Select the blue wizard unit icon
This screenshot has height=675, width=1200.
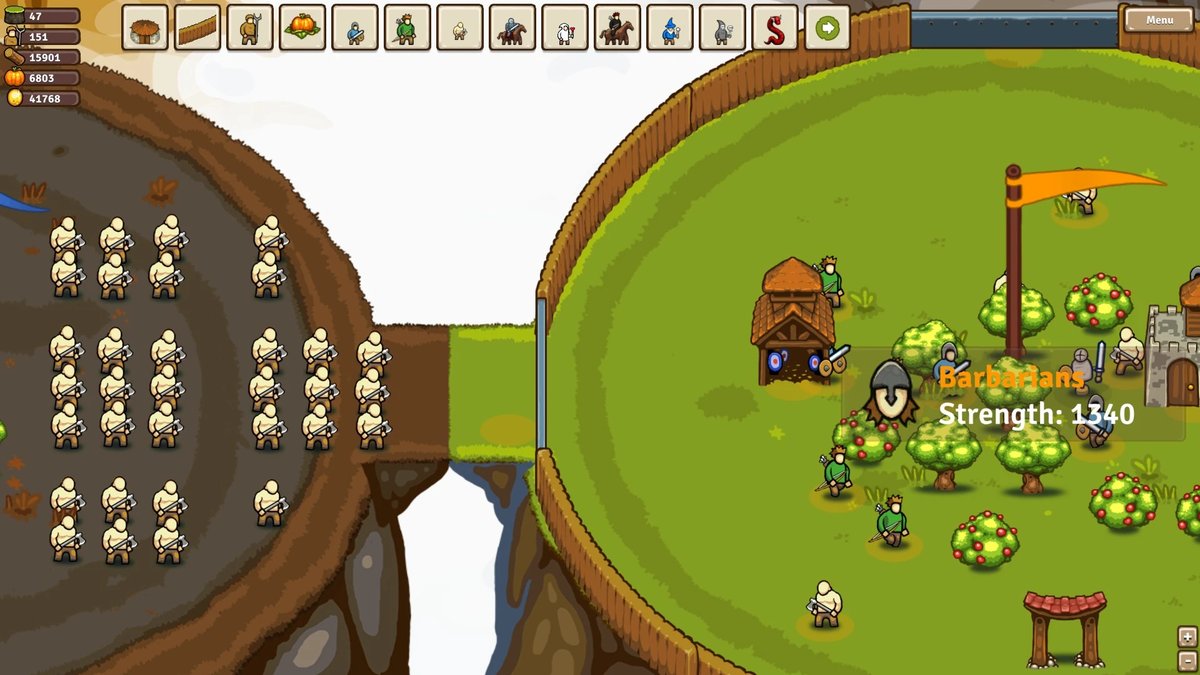(669, 28)
